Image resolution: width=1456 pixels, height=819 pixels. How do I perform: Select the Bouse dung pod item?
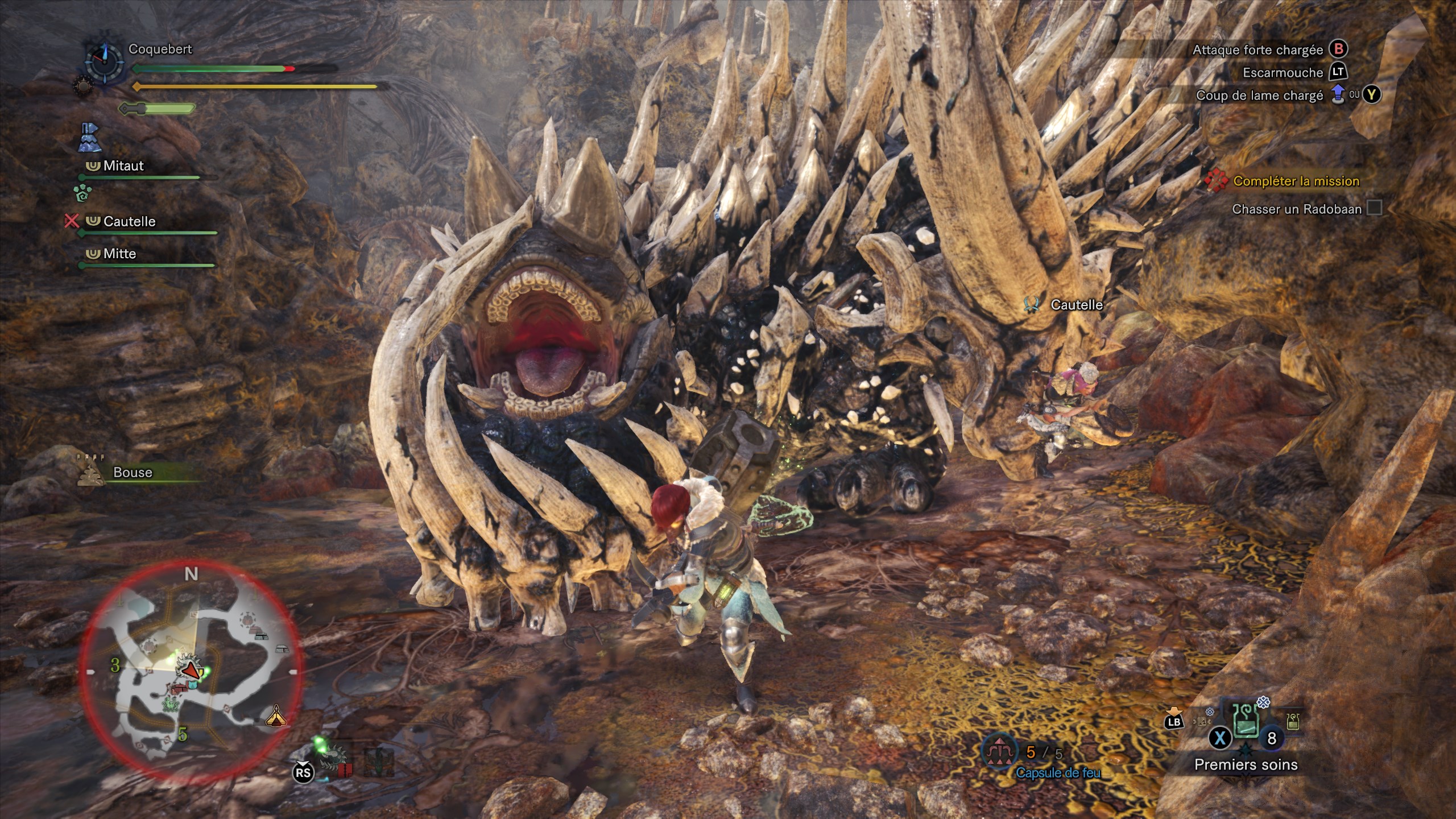[x=132, y=473]
